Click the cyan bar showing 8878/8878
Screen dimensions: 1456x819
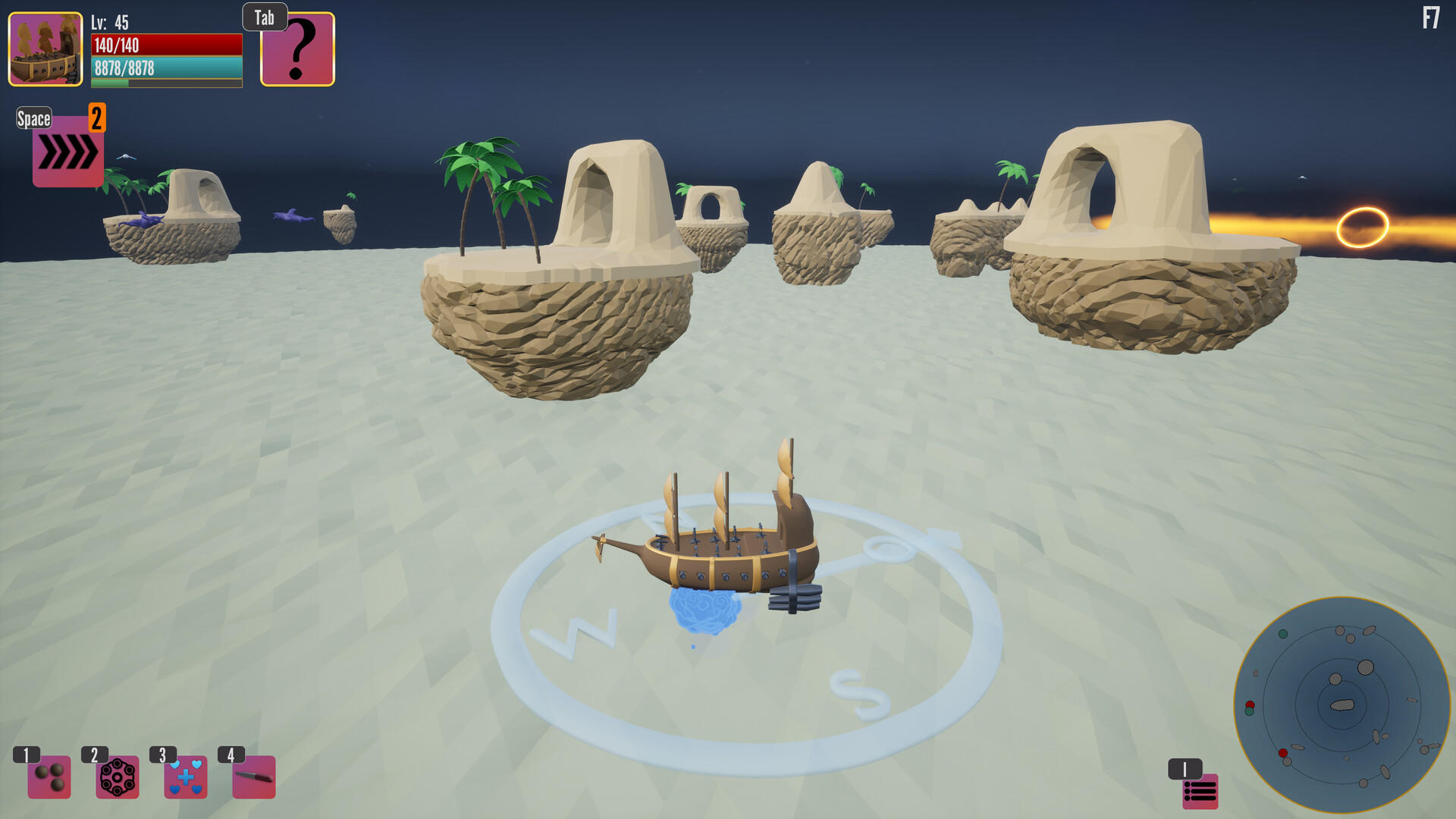click(x=165, y=67)
